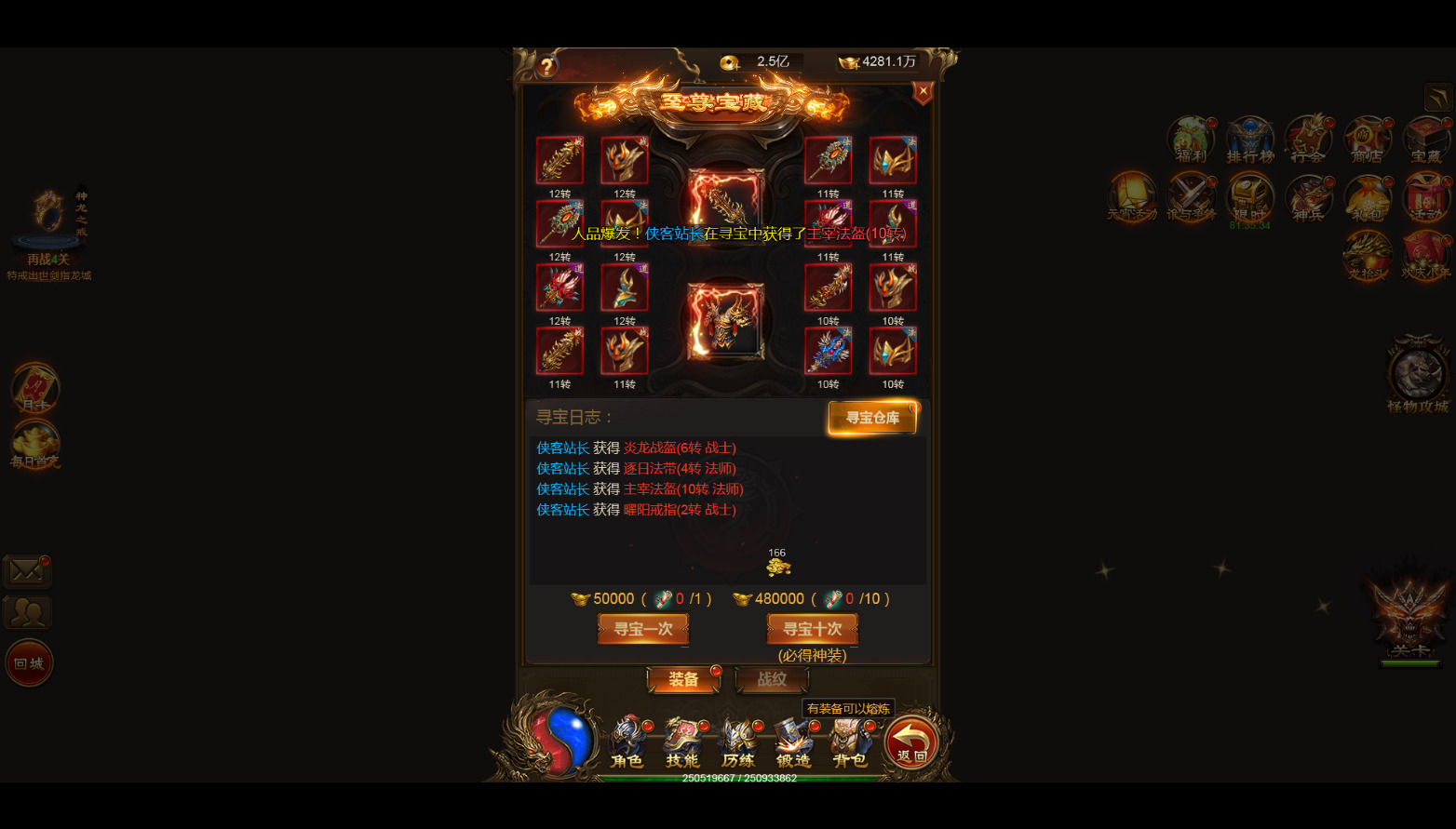The image size is (1456, 829).
Task: Switch to the 战纹 tab
Action: pos(771,680)
